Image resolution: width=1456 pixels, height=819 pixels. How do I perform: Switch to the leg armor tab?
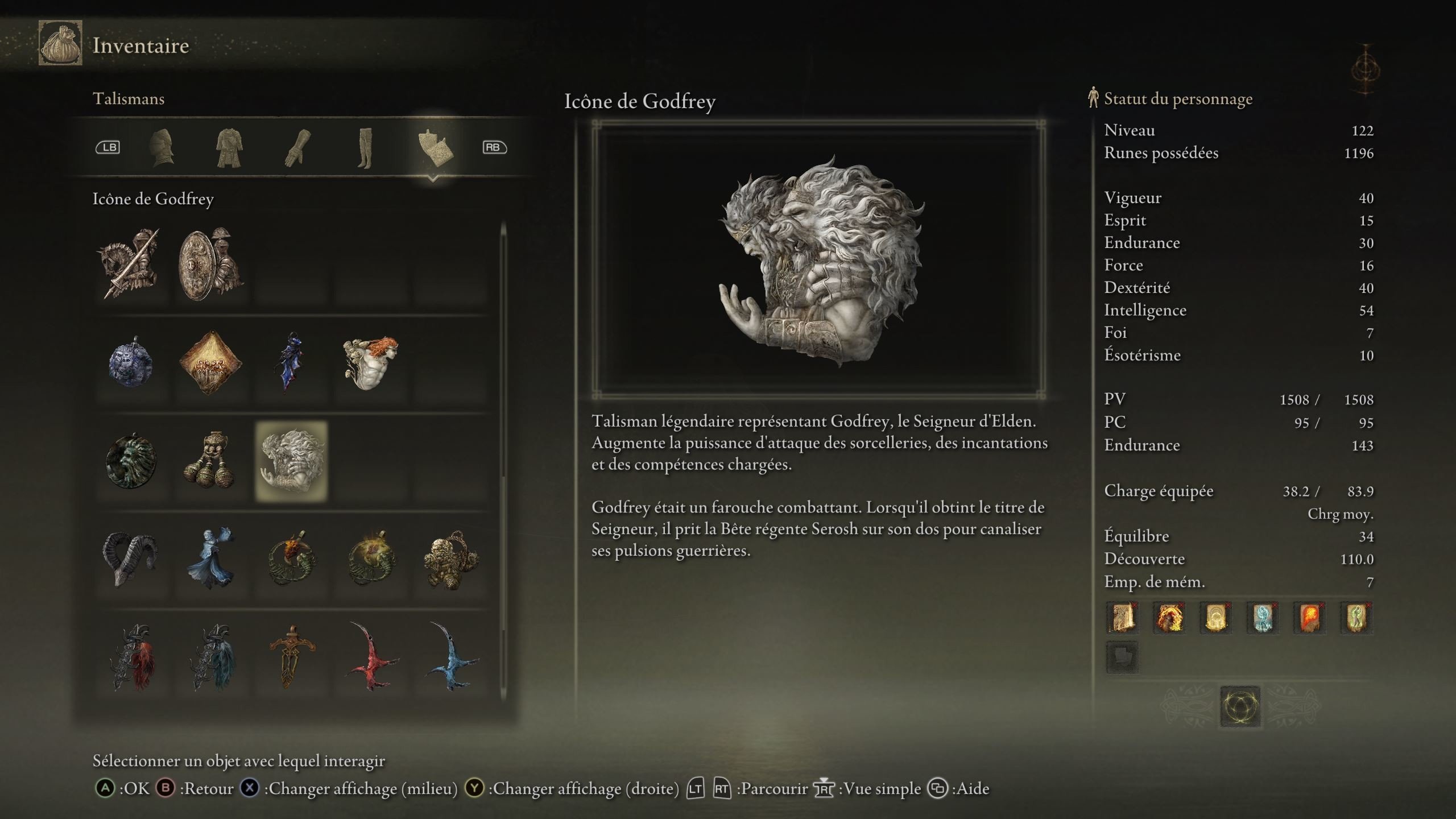pos(365,148)
